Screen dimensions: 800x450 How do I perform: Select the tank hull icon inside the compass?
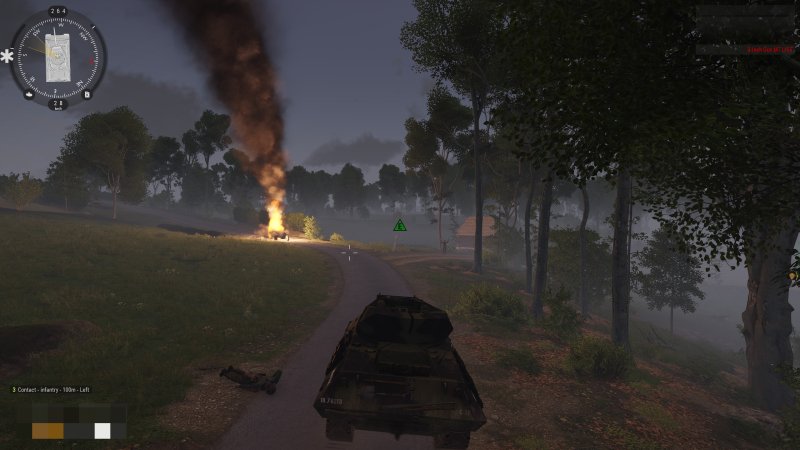pyautogui.click(x=57, y=56)
